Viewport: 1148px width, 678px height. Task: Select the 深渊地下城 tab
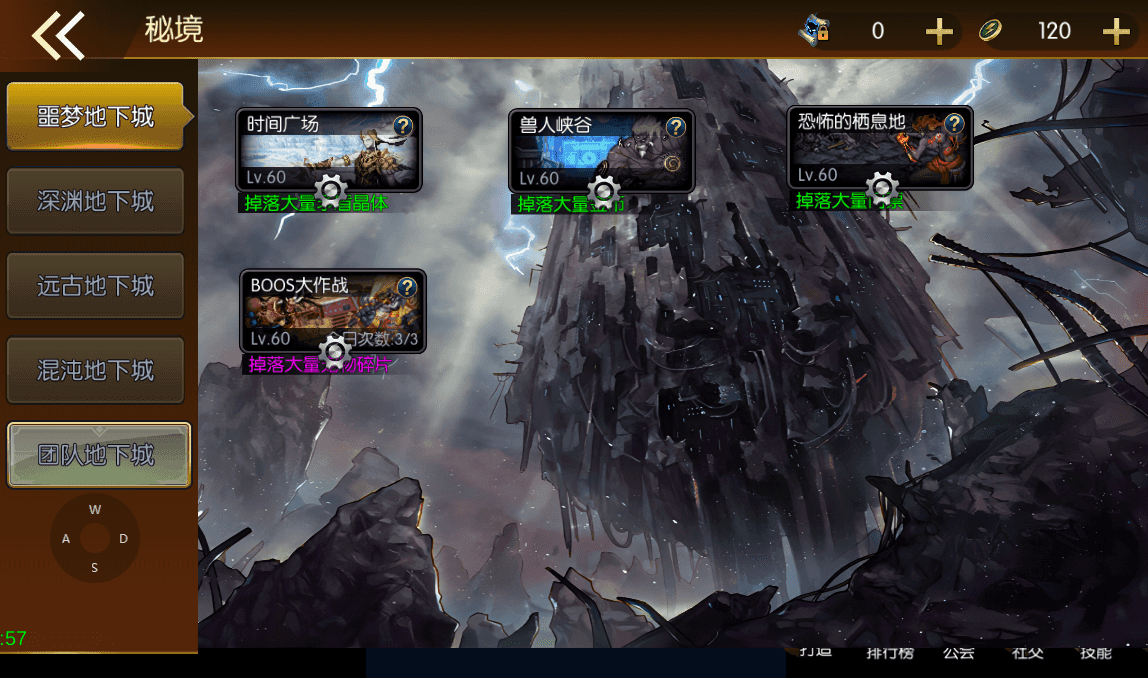[96, 201]
